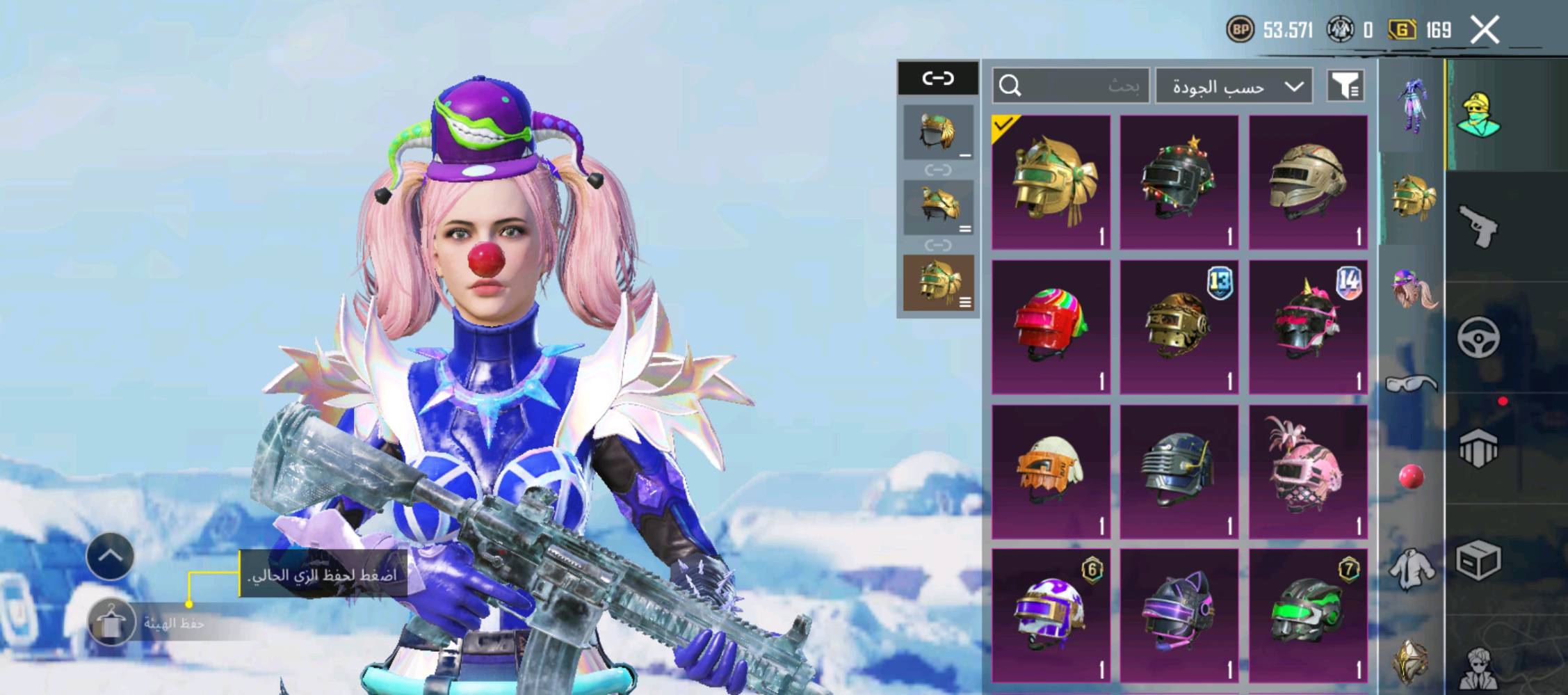Pick the pink unicorn helmet with 14 badge
This screenshot has width=1568, height=695.
[x=1308, y=327]
